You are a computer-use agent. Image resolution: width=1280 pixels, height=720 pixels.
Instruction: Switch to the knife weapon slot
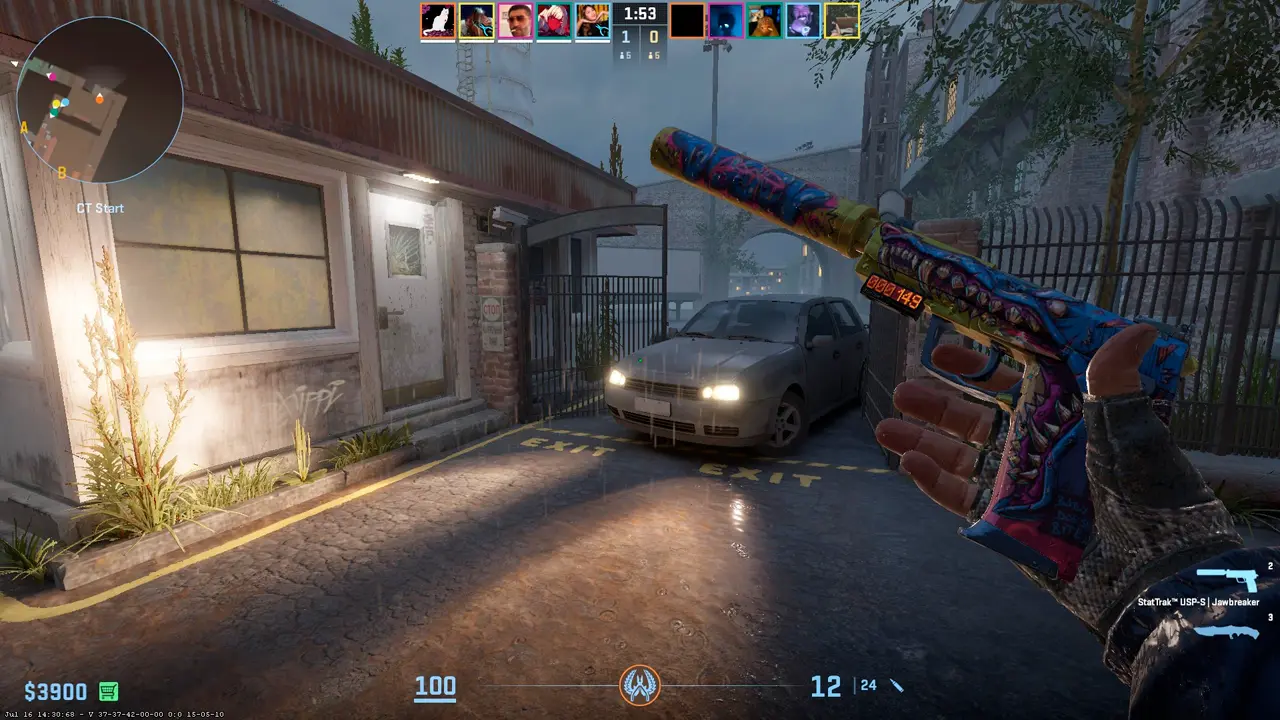(1226, 631)
